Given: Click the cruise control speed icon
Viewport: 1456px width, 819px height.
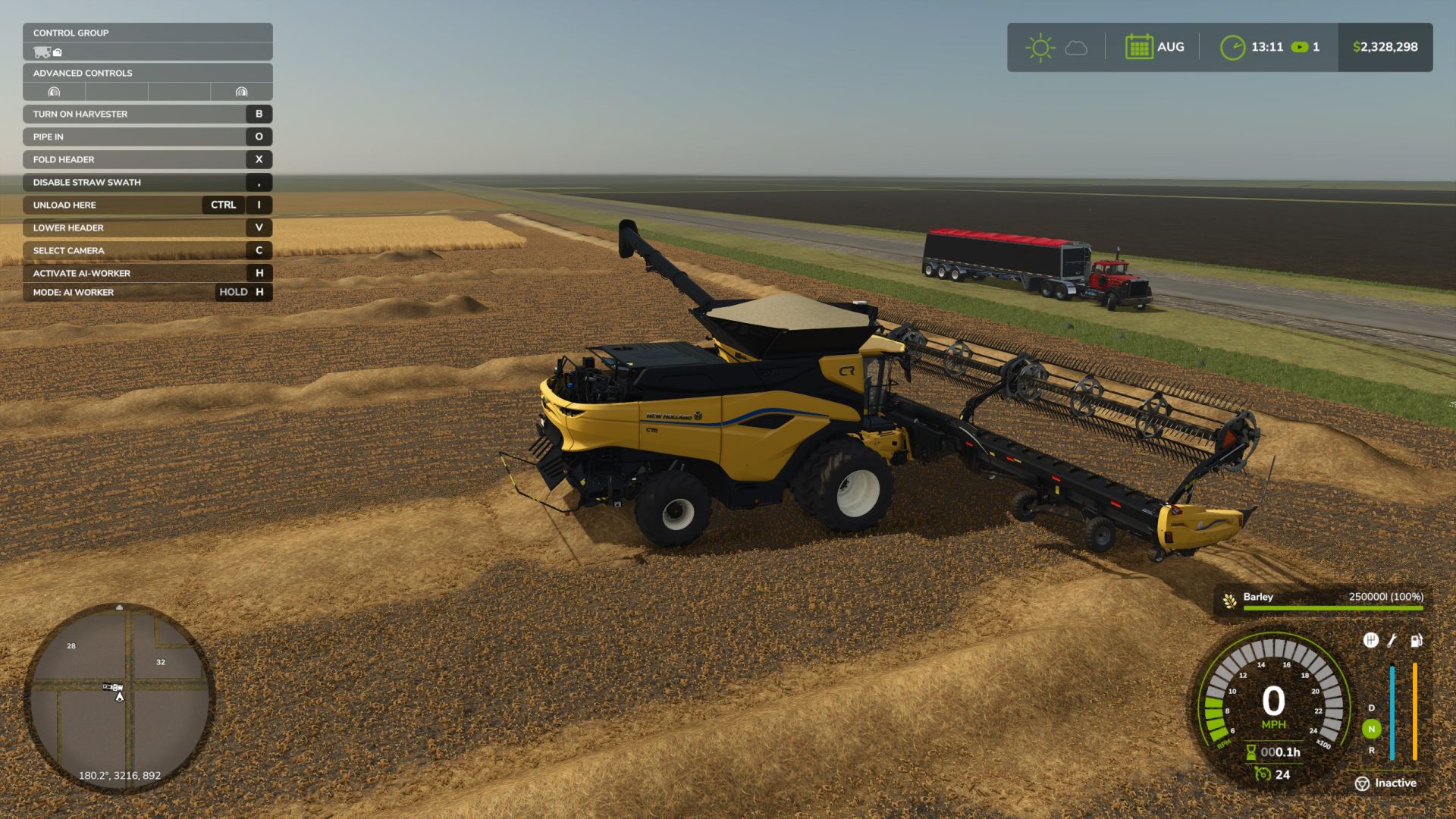Looking at the screenshot, I should (x=1262, y=774).
